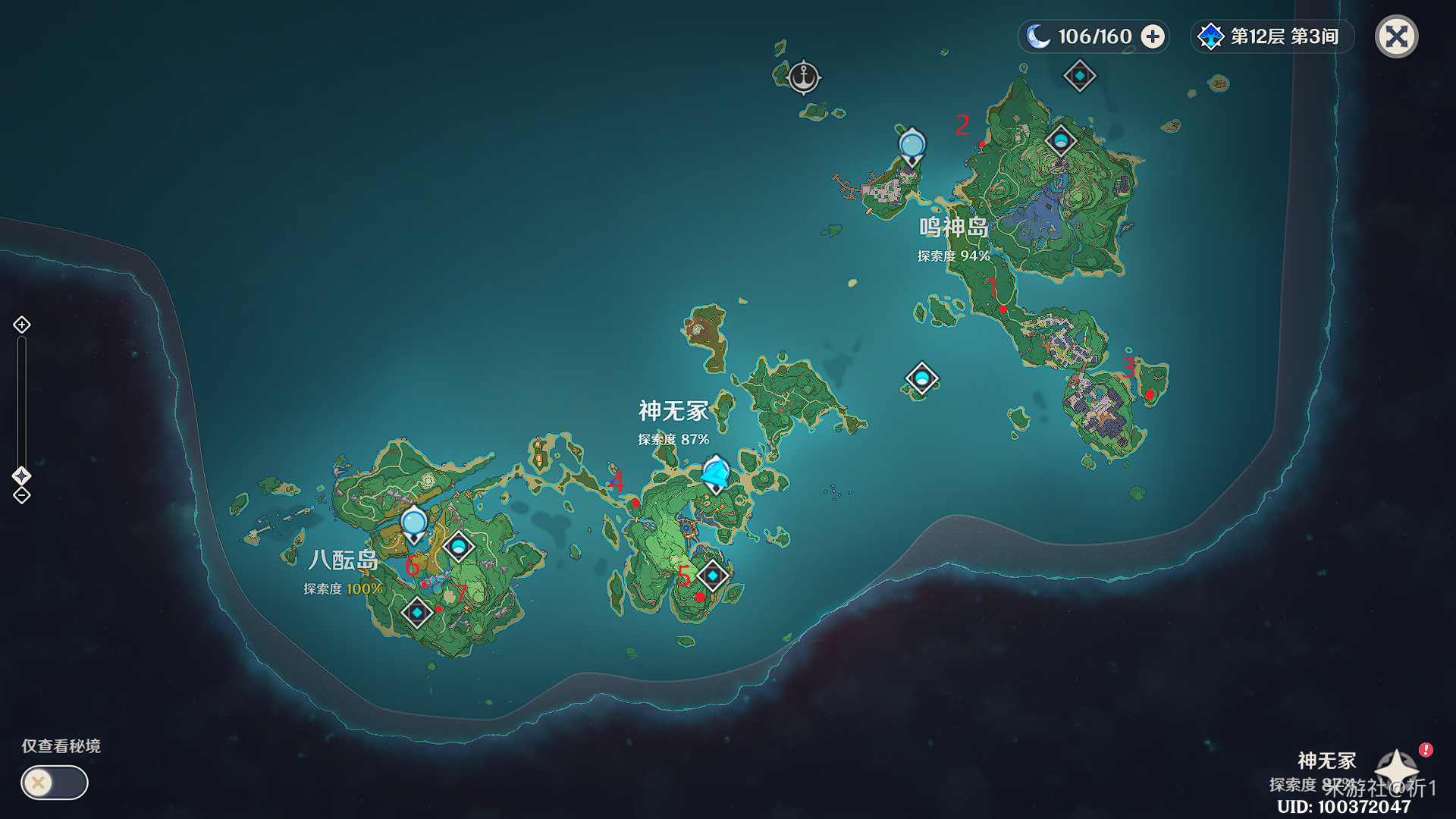The width and height of the screenshot is (1456, 819).
Task: Click the red marker numbered 5 on 神无冢
Action: point(700,597)
